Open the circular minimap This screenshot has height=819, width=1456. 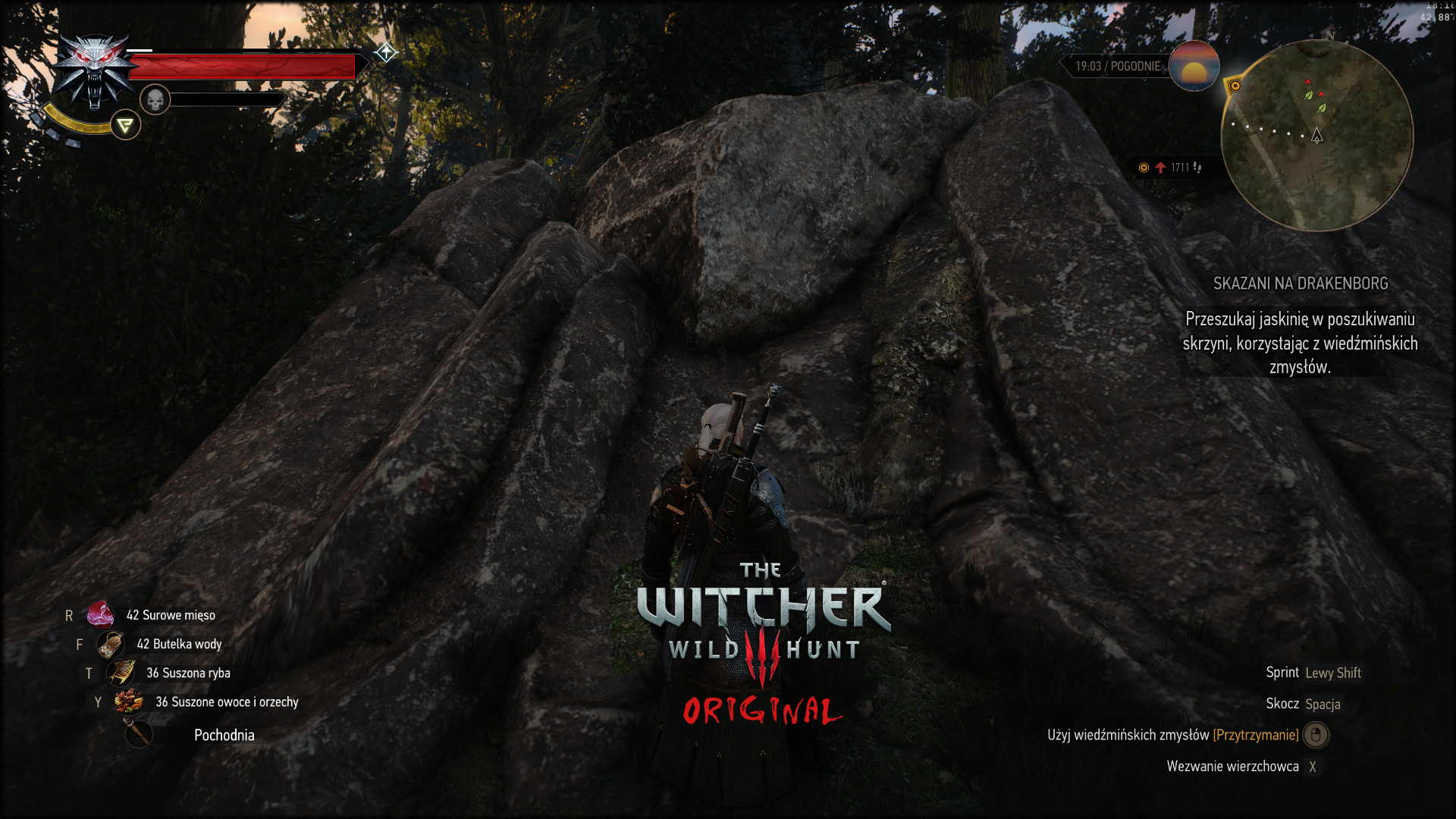tap(1316, 136)
